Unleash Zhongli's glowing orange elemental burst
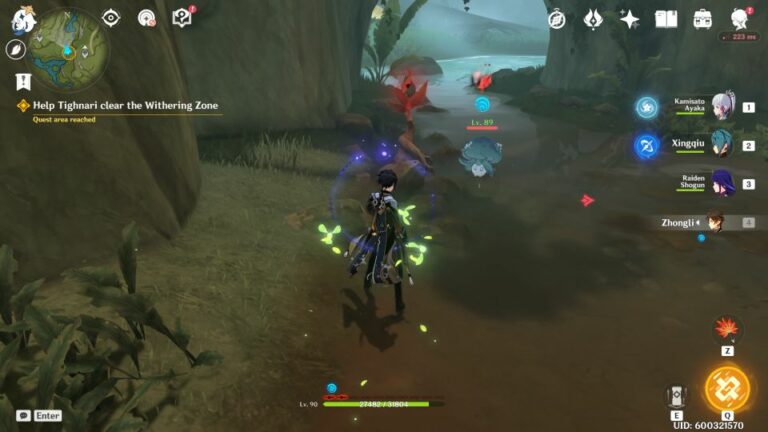This screenshot has height=432, width=768. pyautogui.click(x=727, y=388)
